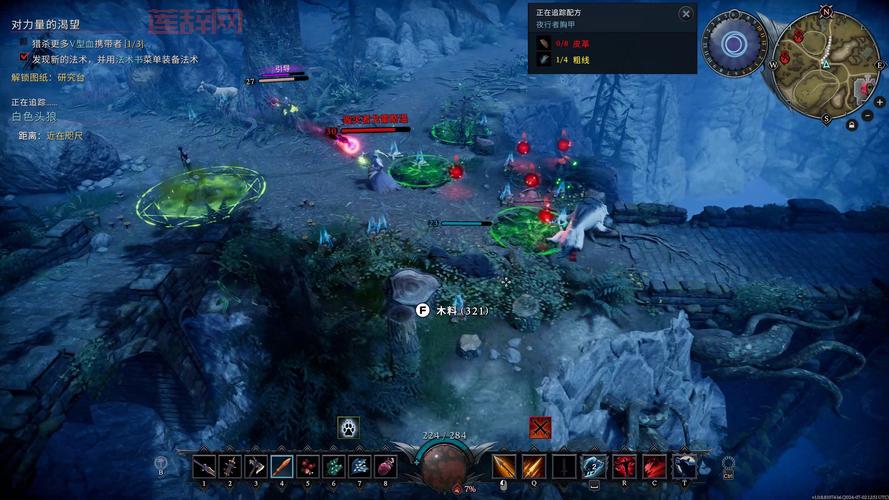Activate the C red spell ability

coord(655,466)
